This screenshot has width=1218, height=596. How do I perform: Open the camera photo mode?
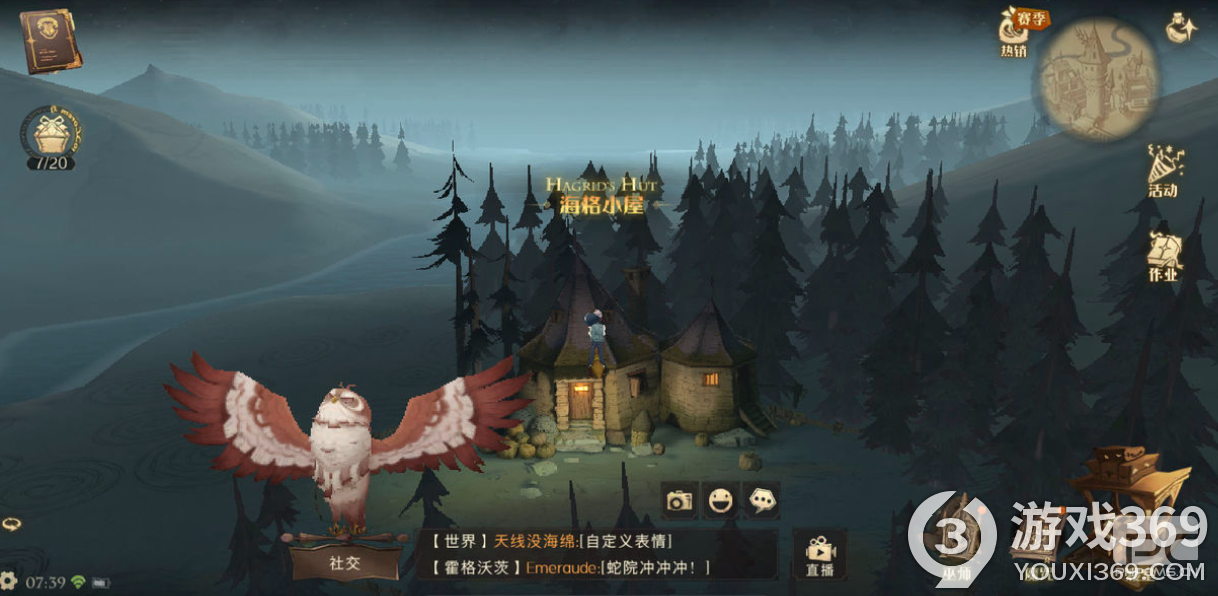click(679, 501)
